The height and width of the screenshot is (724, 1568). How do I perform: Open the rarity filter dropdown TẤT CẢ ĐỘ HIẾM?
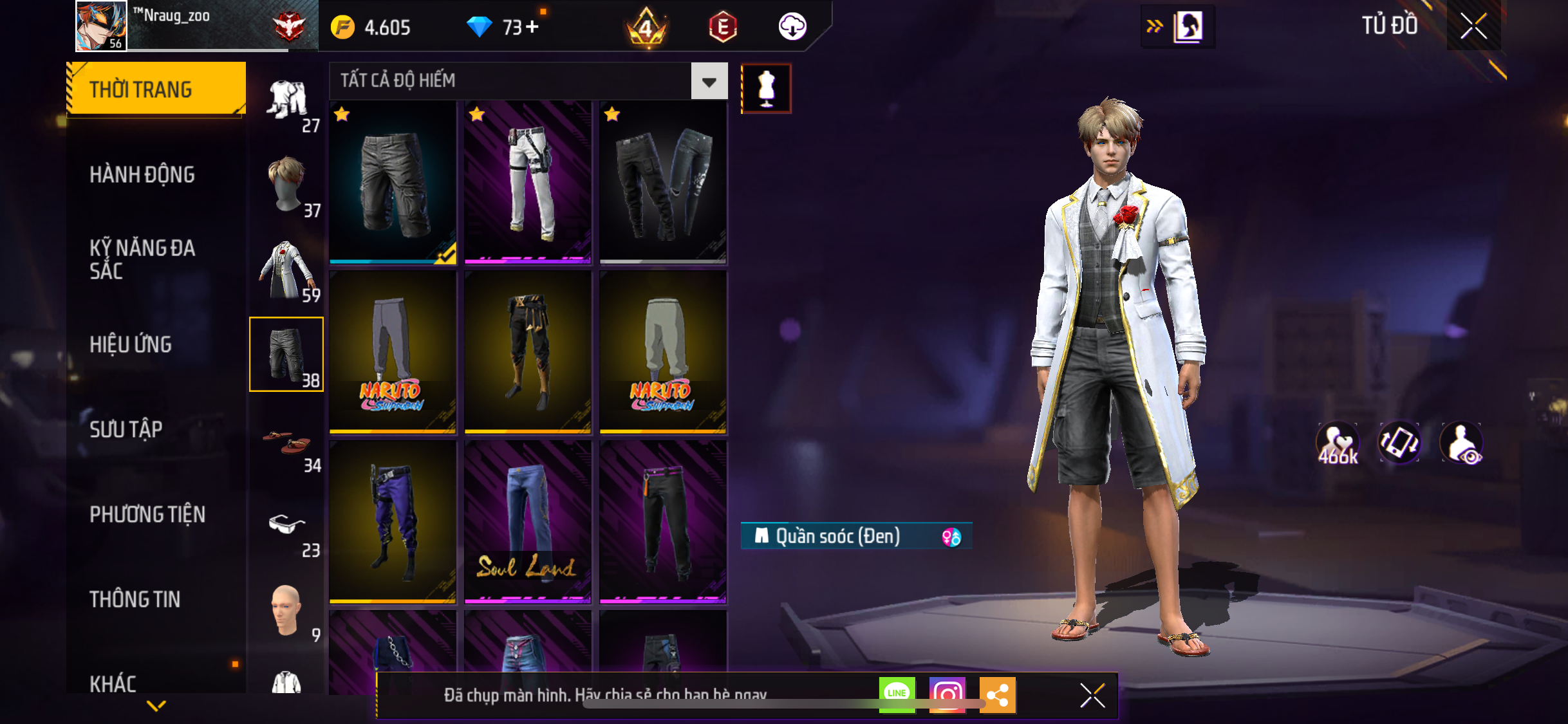[709, 81]
